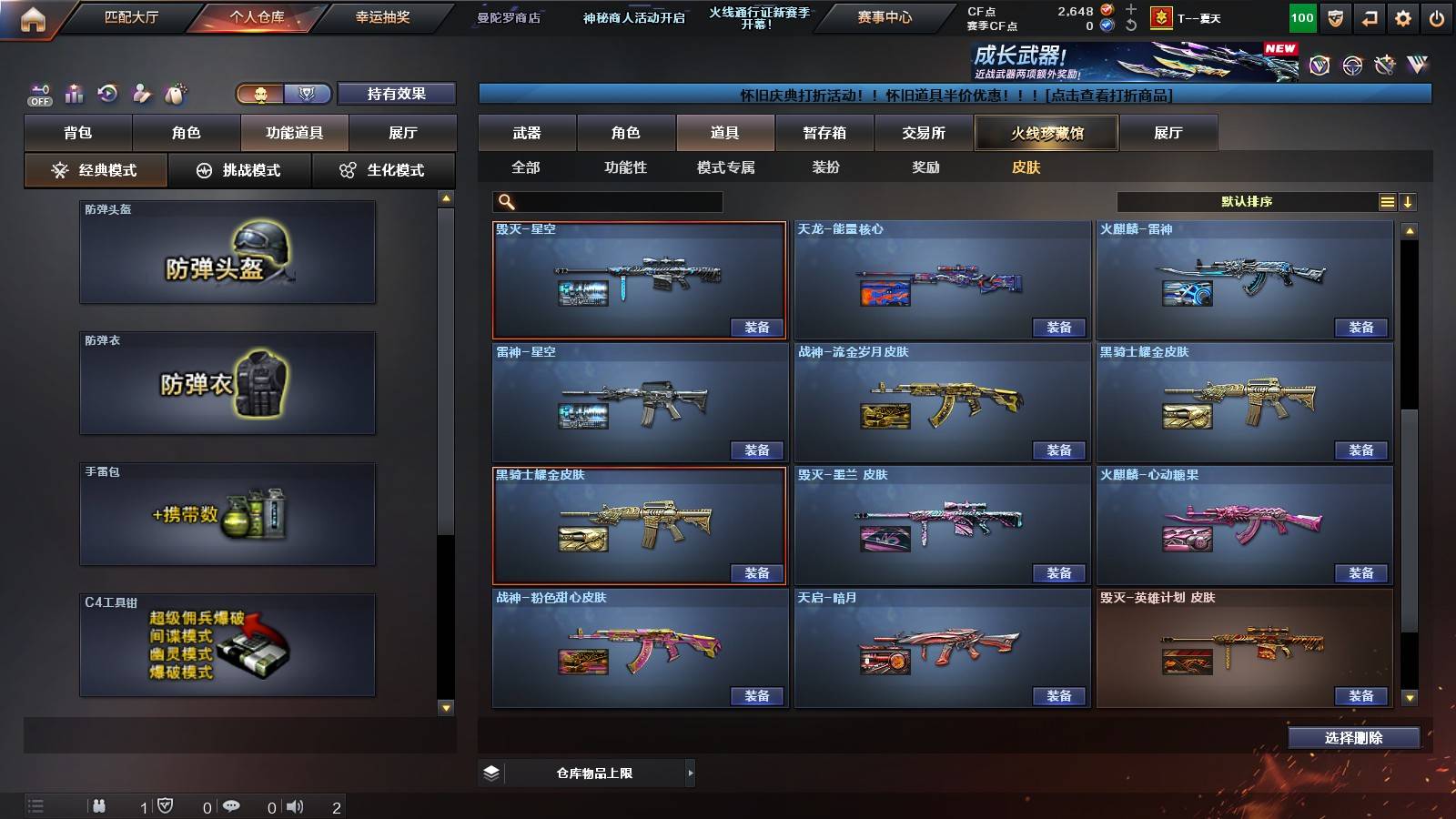The height and width of the screenshot is (819, 1456).
Task: Click the speaker icon in the status bar
Action: (x=294, y=805)
